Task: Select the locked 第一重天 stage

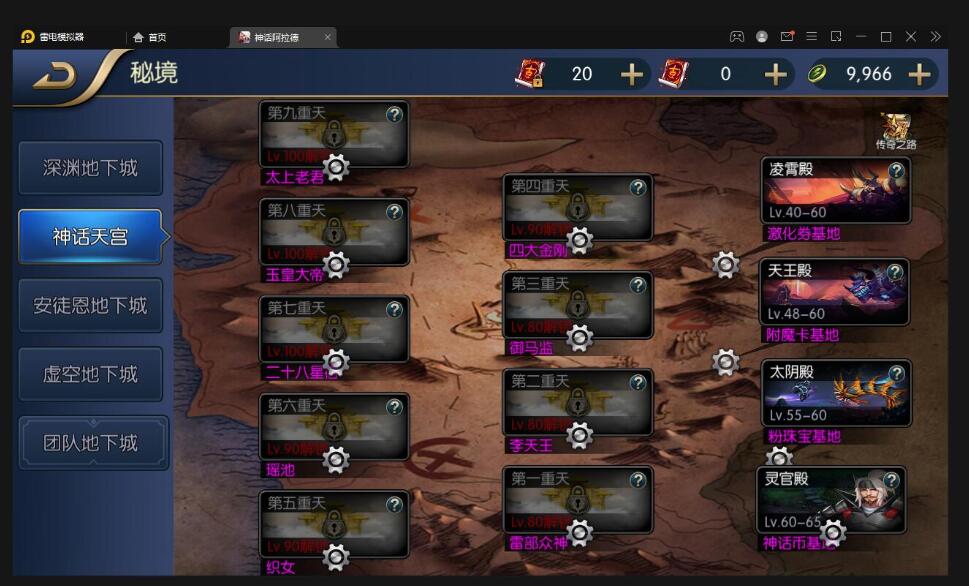Action: pos(577,500)
